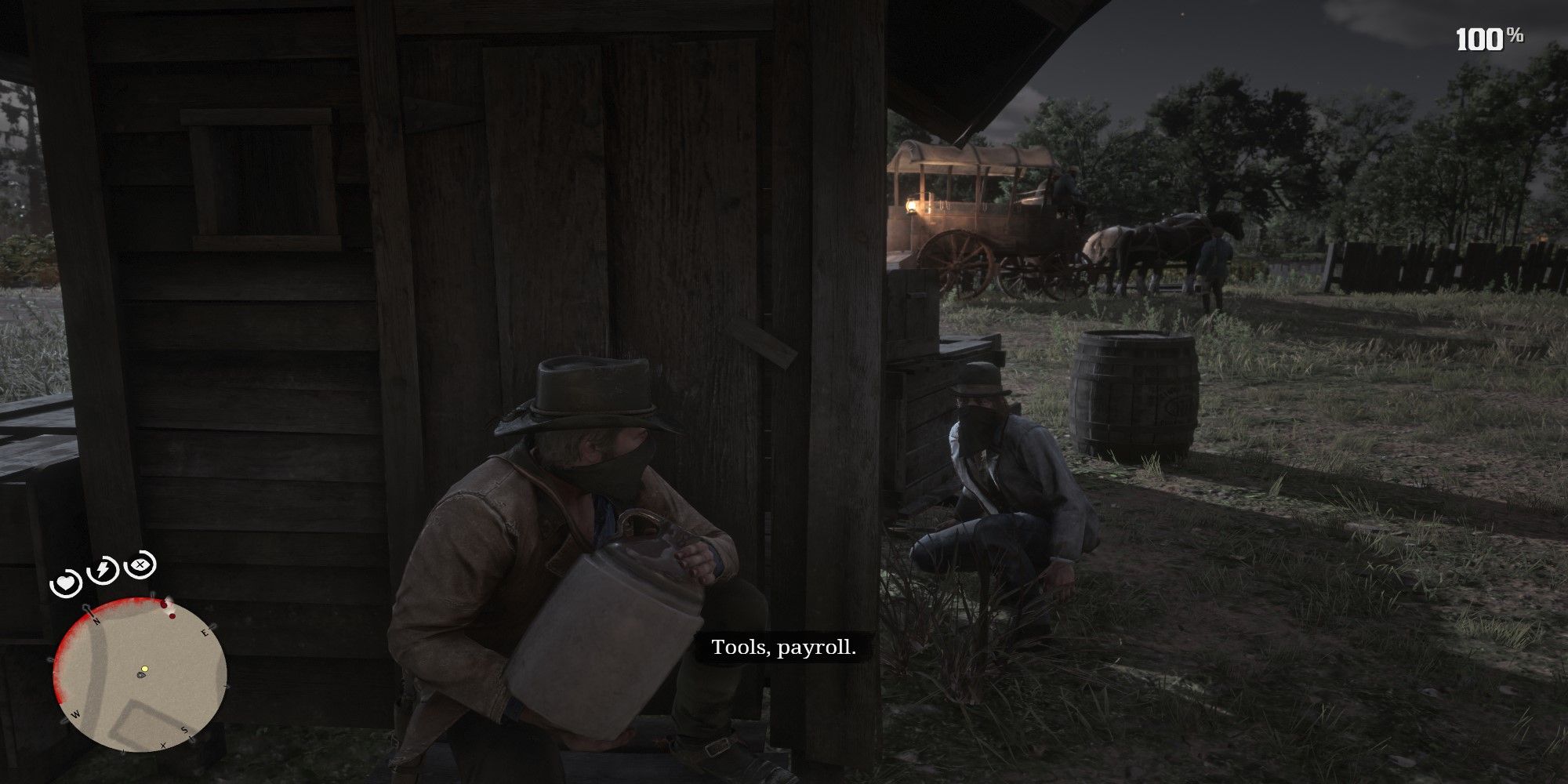Click the second red dot near the minimap top
This screenshot has width=1568, height=784.
coord(172,616)
